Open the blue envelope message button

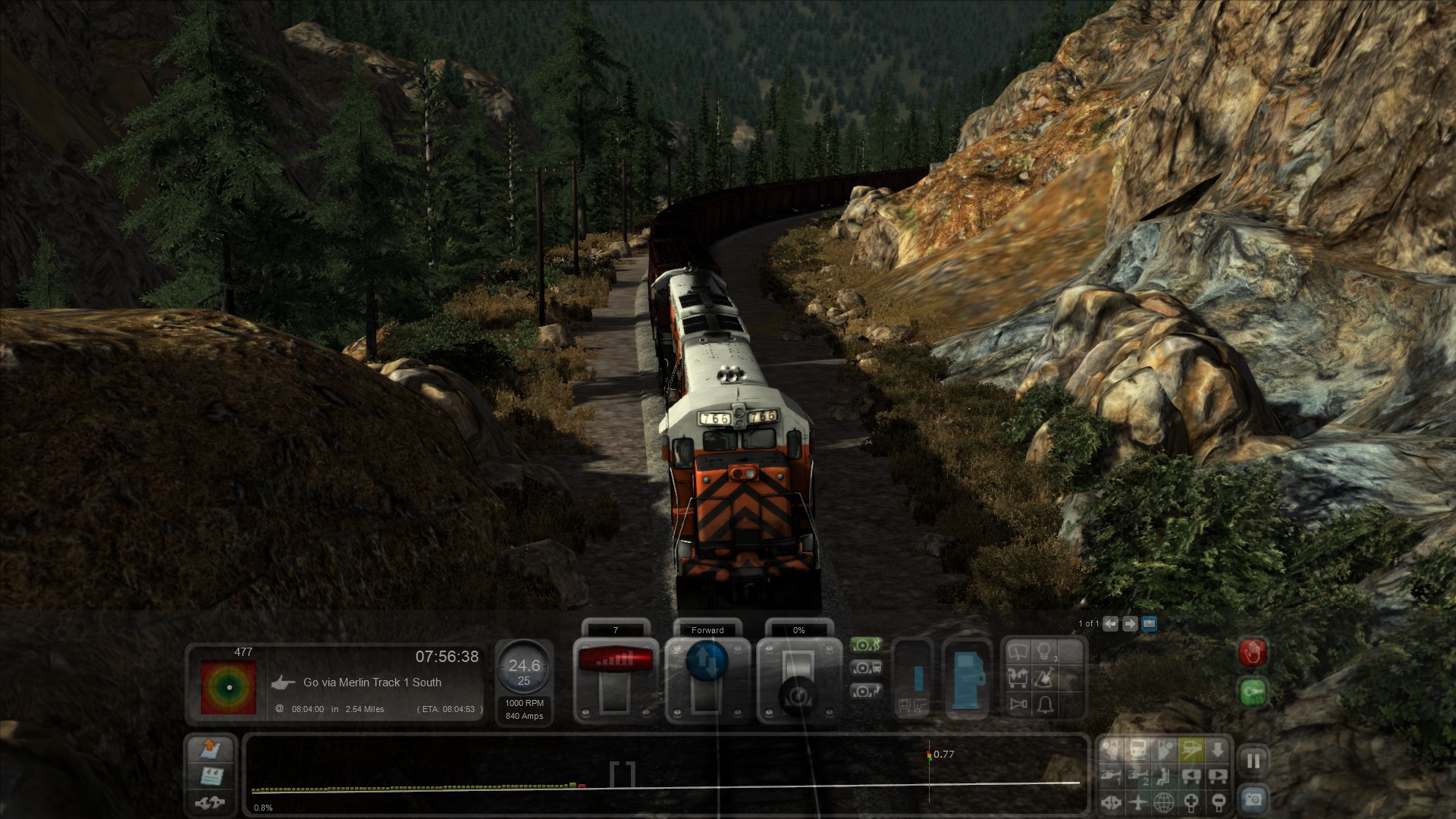point(1149,624)
